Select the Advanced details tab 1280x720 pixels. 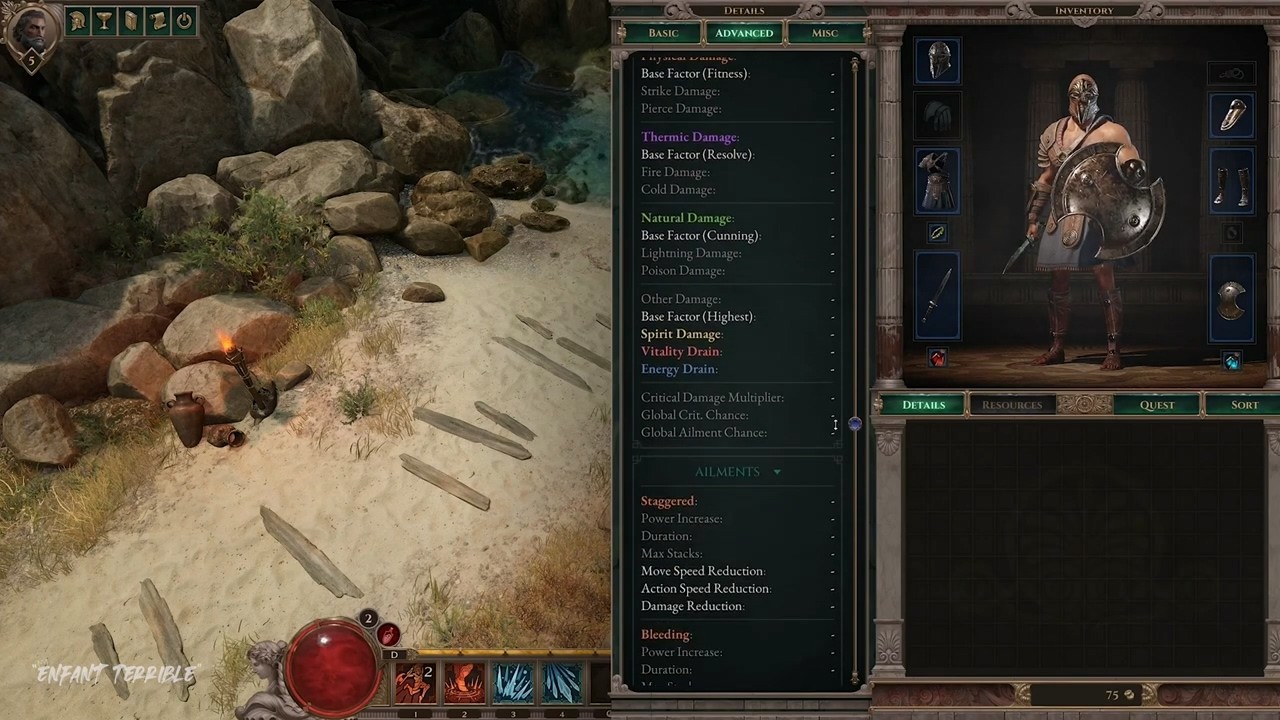[744, 33]
